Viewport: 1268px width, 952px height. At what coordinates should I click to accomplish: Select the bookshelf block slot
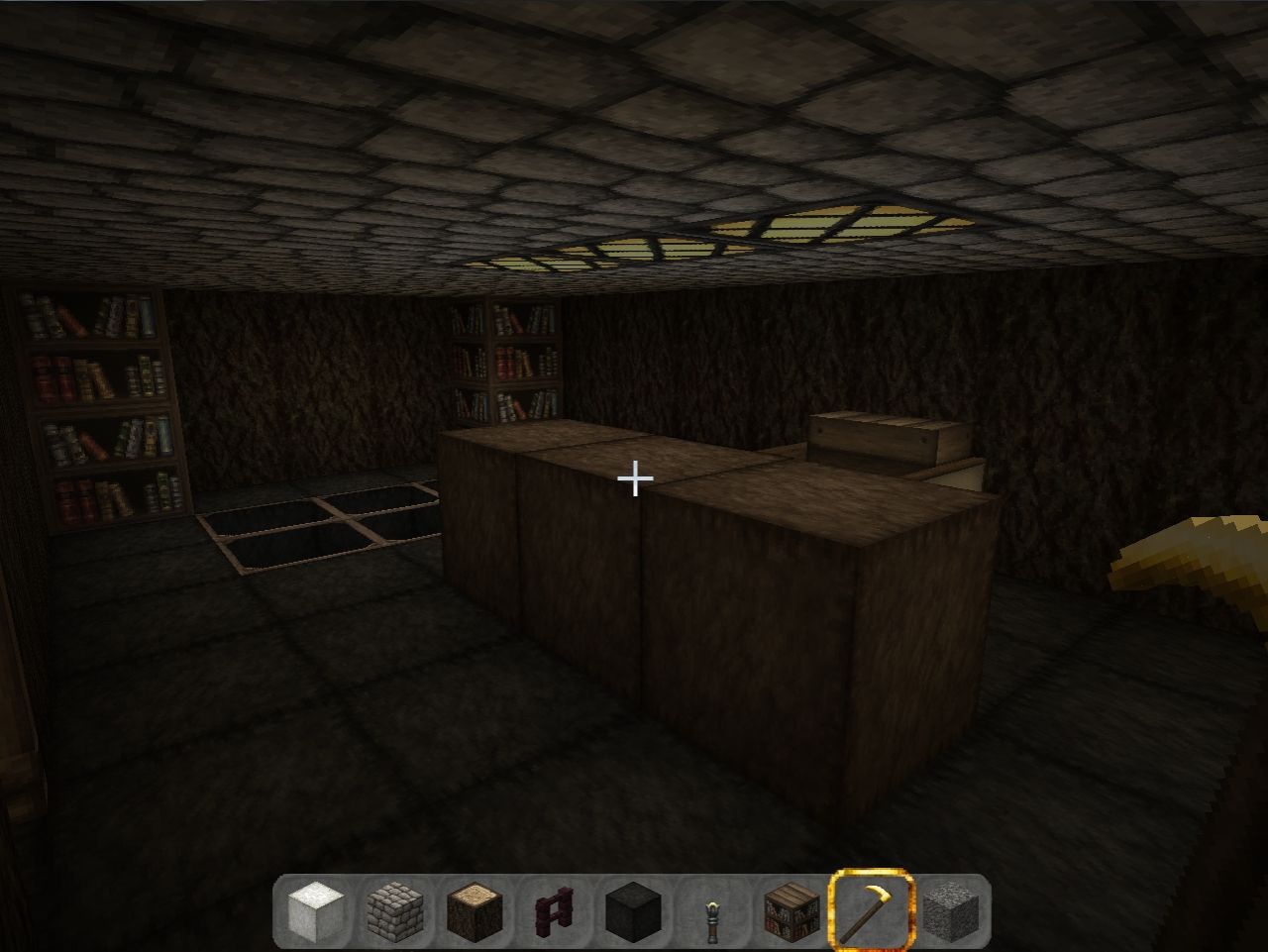click(792, 909)
